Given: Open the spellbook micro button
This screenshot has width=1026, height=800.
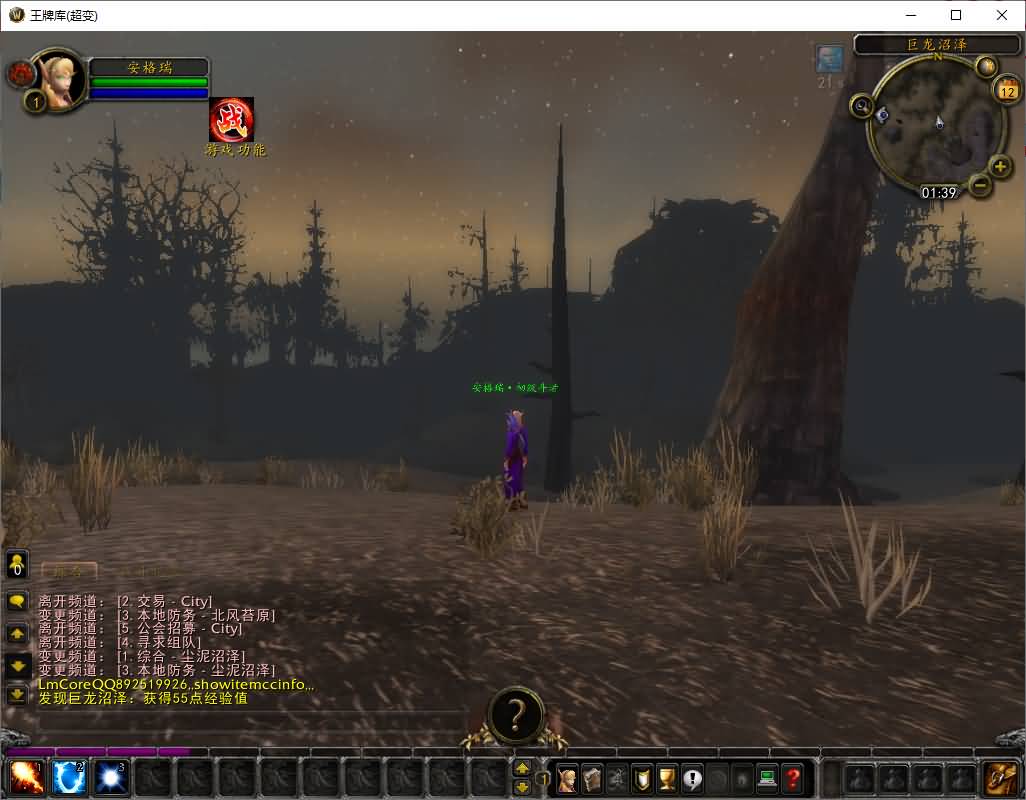Looking at the screenshot, I should 593,778.
